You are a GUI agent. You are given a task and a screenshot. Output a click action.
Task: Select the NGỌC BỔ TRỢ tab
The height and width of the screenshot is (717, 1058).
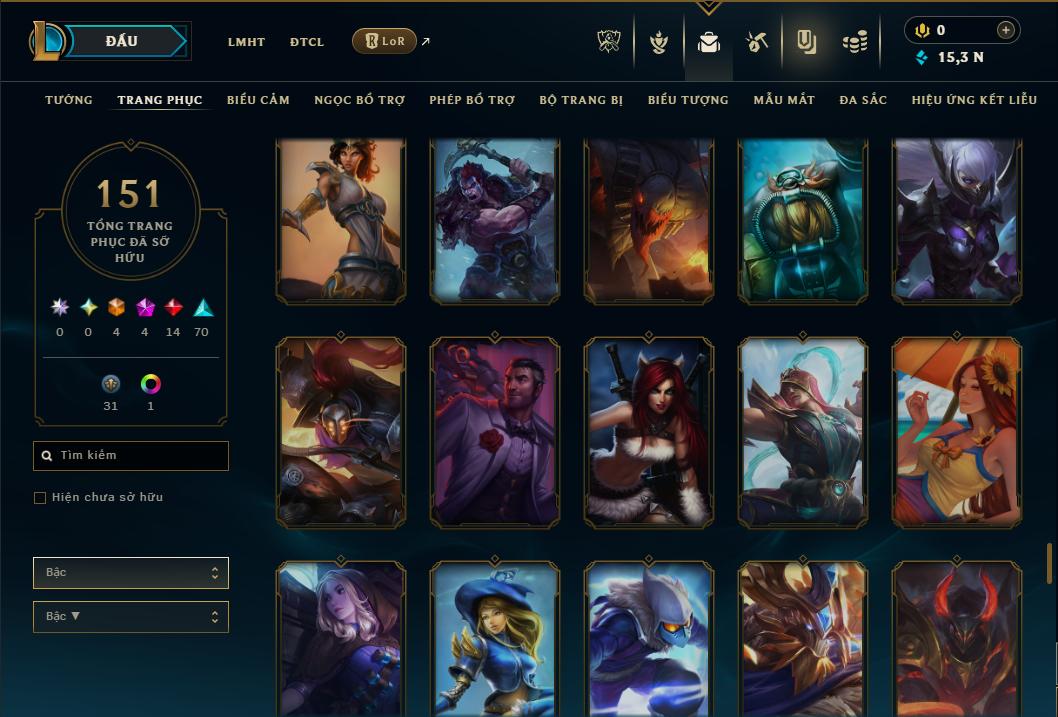pos(359,100)
